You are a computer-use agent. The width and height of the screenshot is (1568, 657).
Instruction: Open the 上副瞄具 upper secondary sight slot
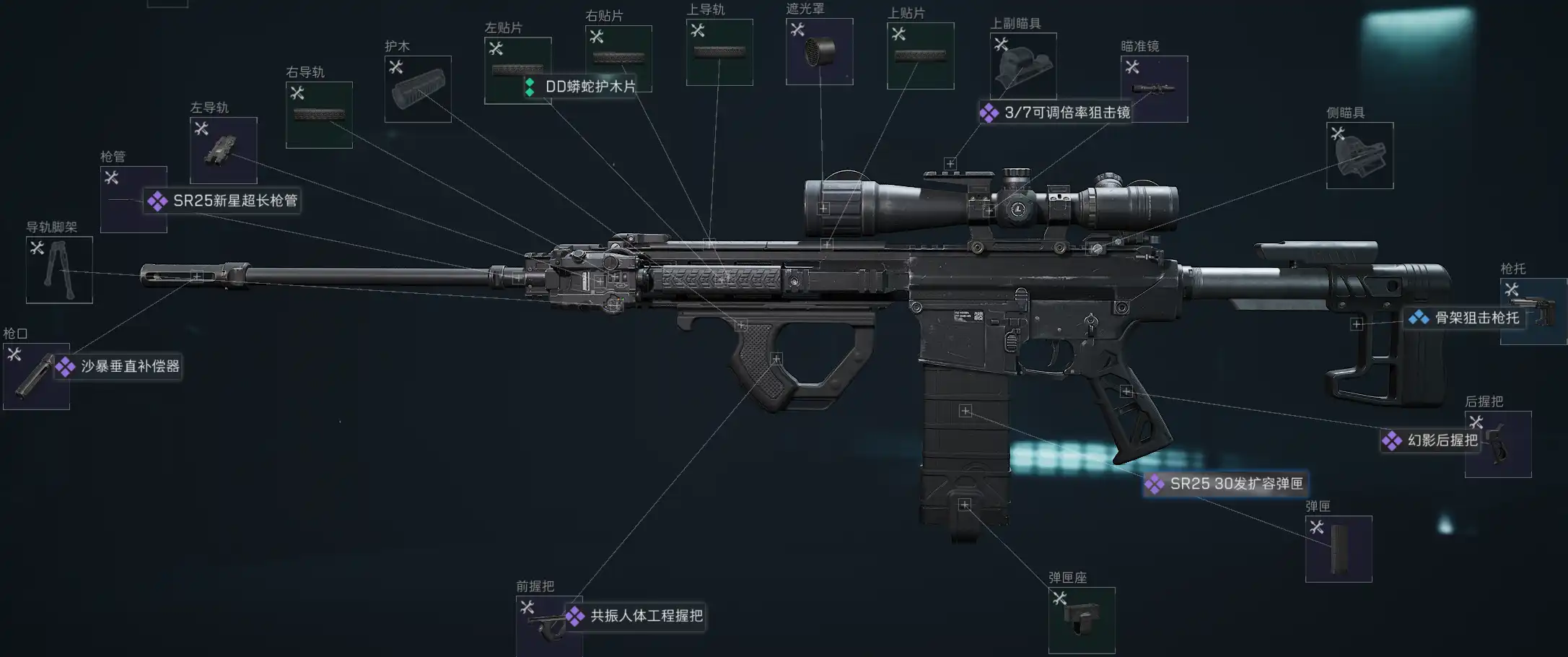click(1023, 66)
